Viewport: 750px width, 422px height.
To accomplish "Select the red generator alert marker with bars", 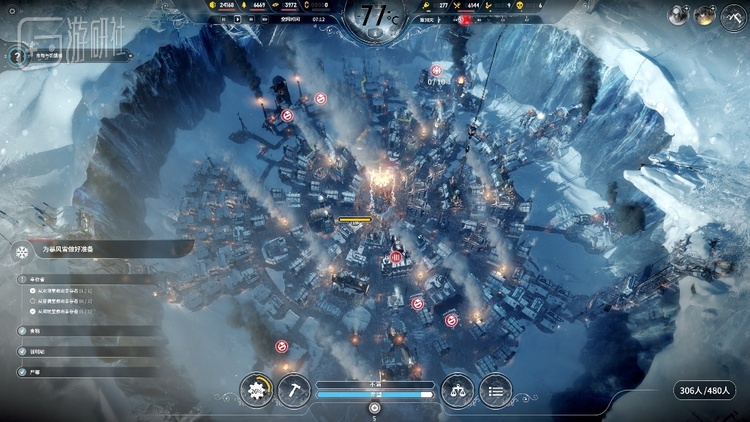I will (396, 258).
